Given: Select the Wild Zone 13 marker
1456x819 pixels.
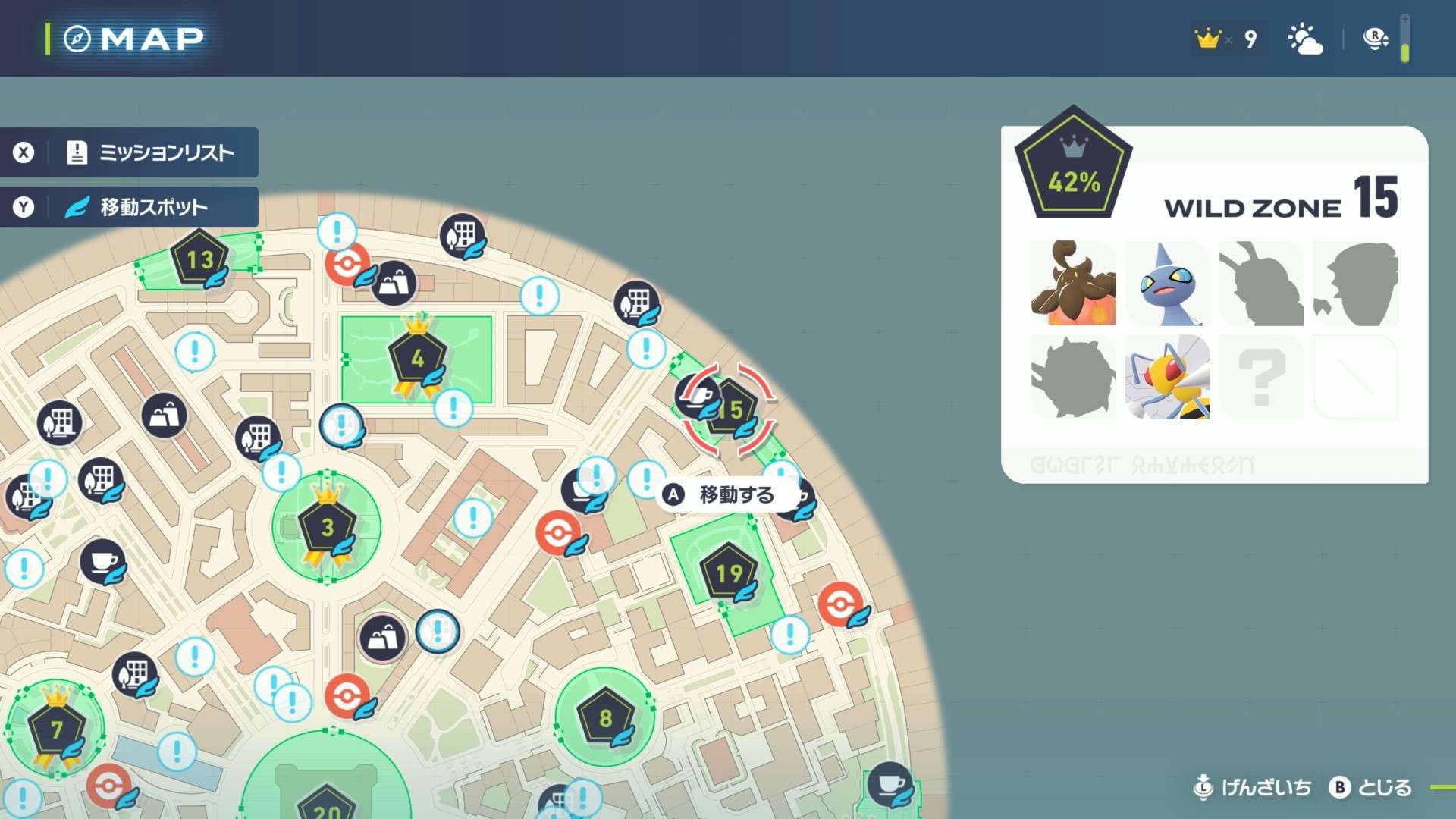Looking at the screenshot, I should coord(199,259).
